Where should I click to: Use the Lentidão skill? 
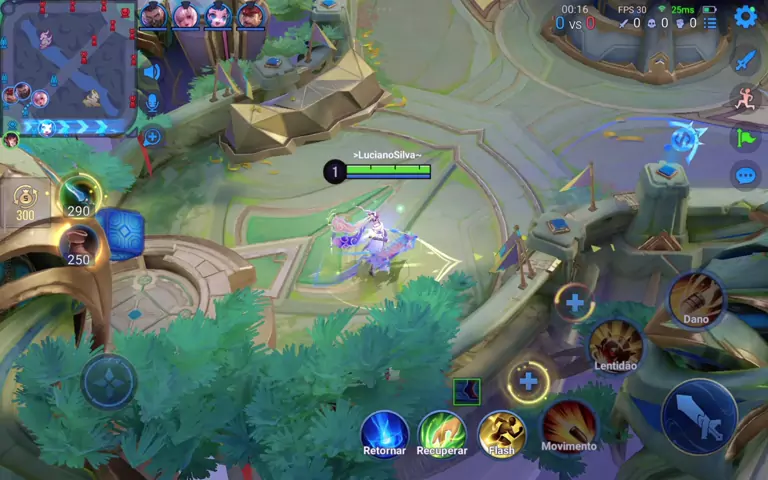click(x=616, y=345)
